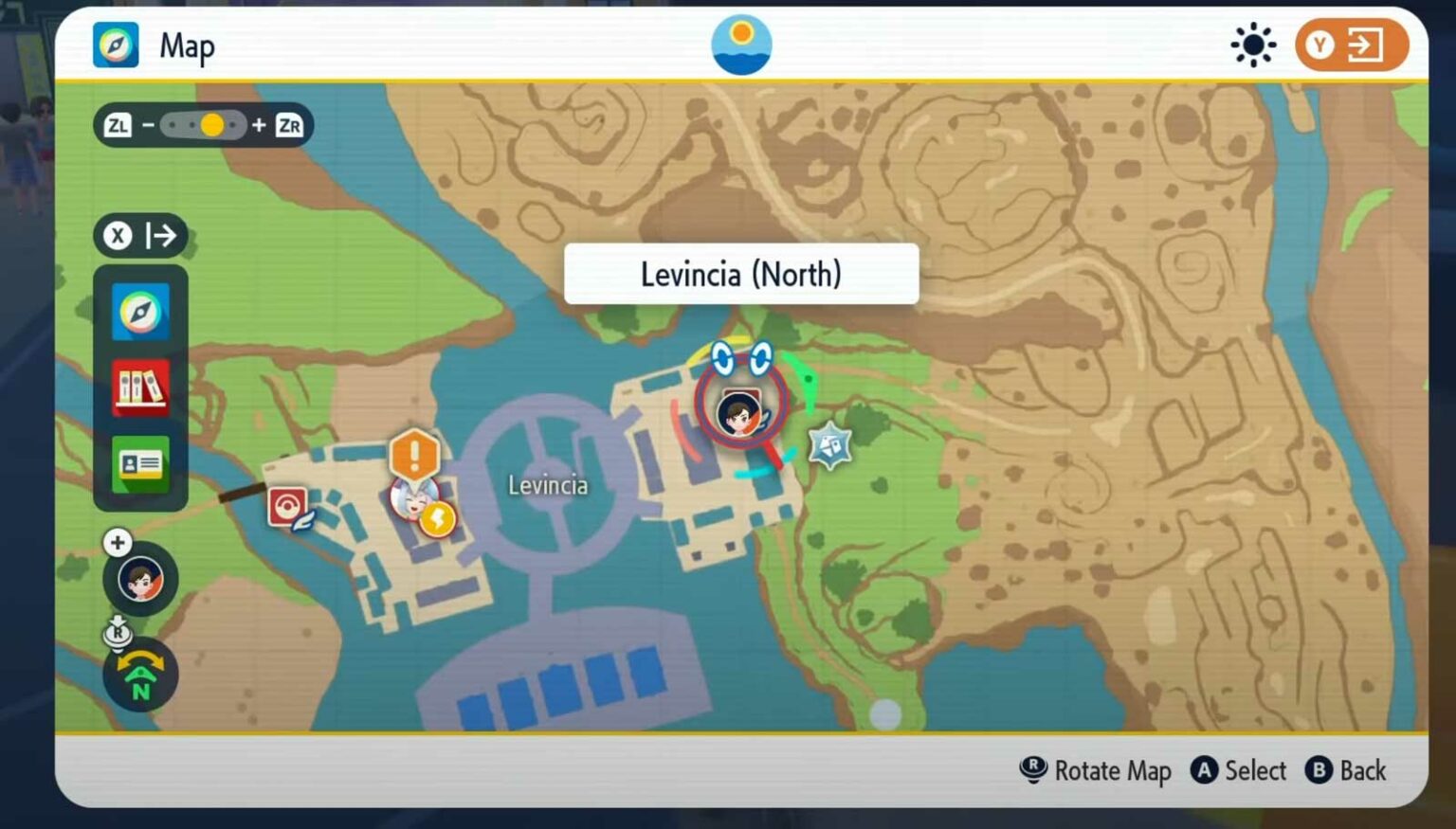Click Rotate Map in the bottom bar

[1096, 771]
